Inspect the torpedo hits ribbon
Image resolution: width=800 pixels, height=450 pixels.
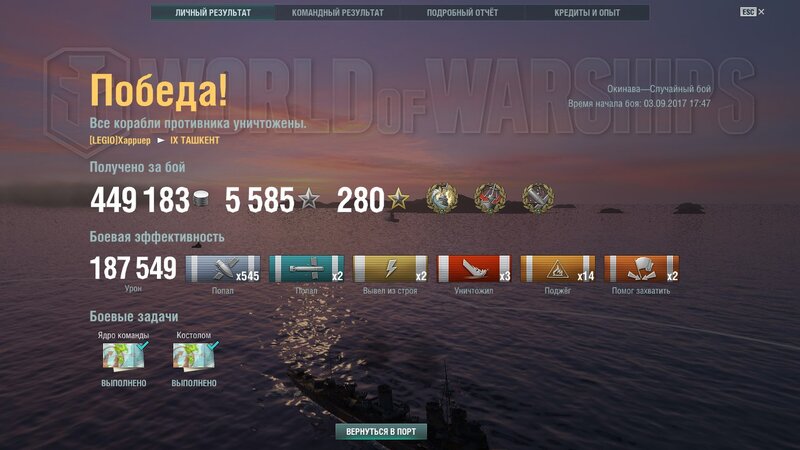coord(306,269)
